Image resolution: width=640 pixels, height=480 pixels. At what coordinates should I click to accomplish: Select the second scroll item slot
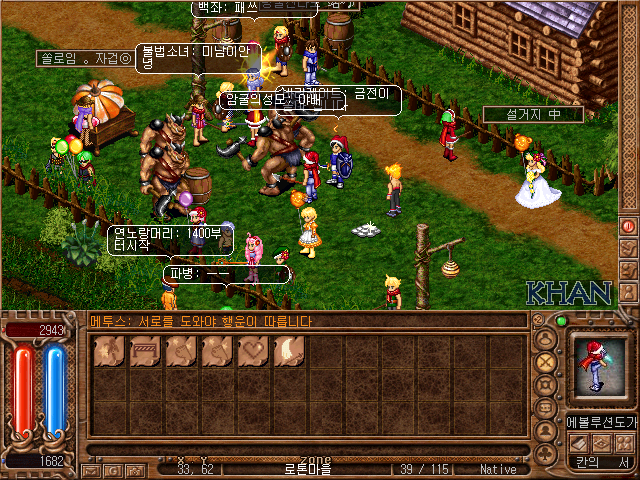pyautogui.click(x=145, y=351)
